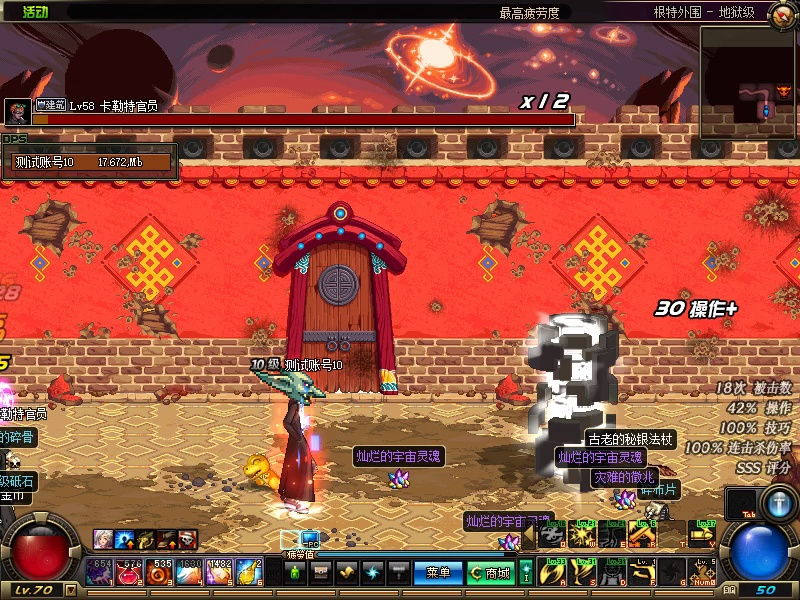
Task: Click the skull buff status icon
Action: click(x=187, y=540)
